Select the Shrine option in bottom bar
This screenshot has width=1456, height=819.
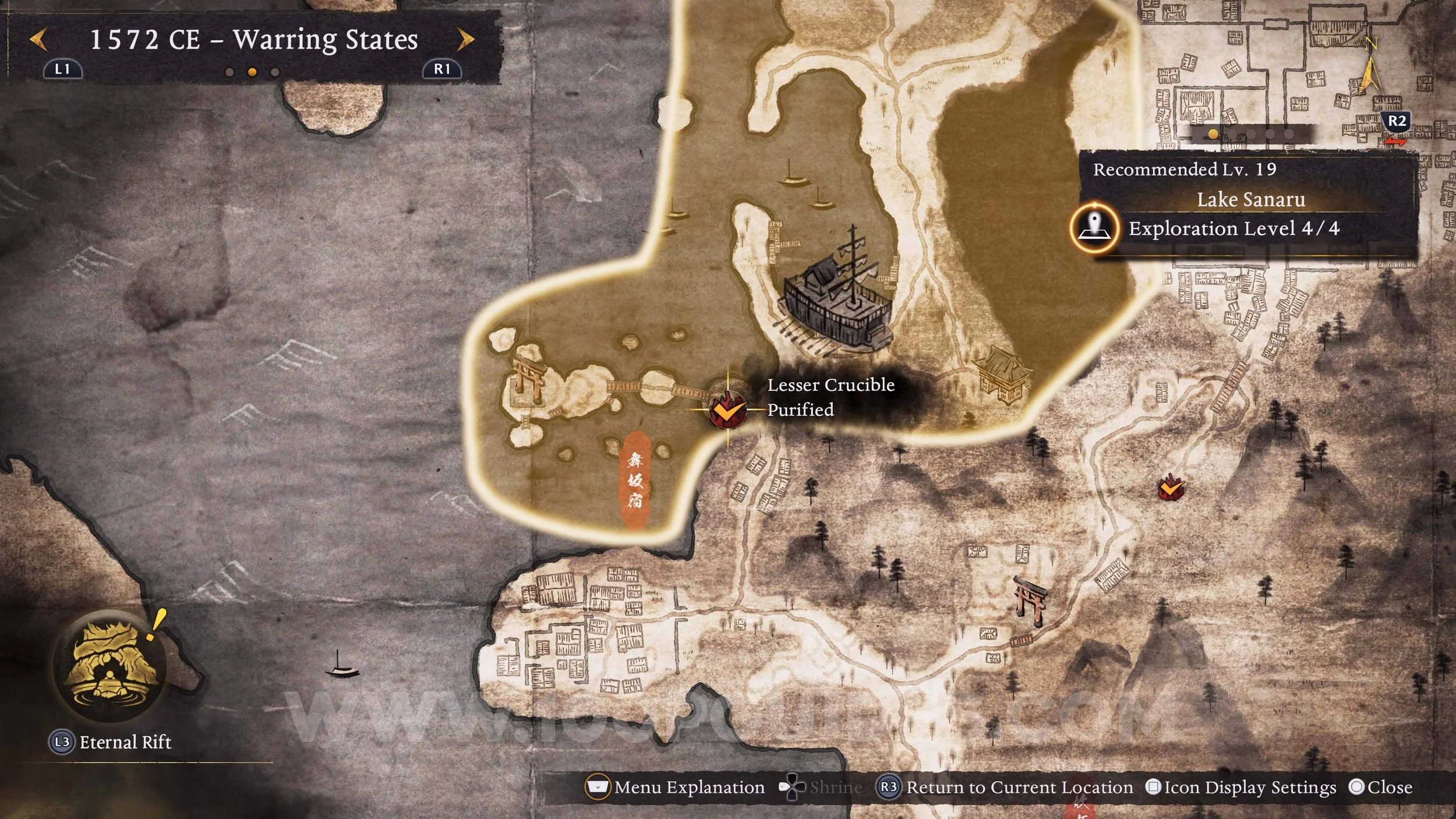point(821,788)
